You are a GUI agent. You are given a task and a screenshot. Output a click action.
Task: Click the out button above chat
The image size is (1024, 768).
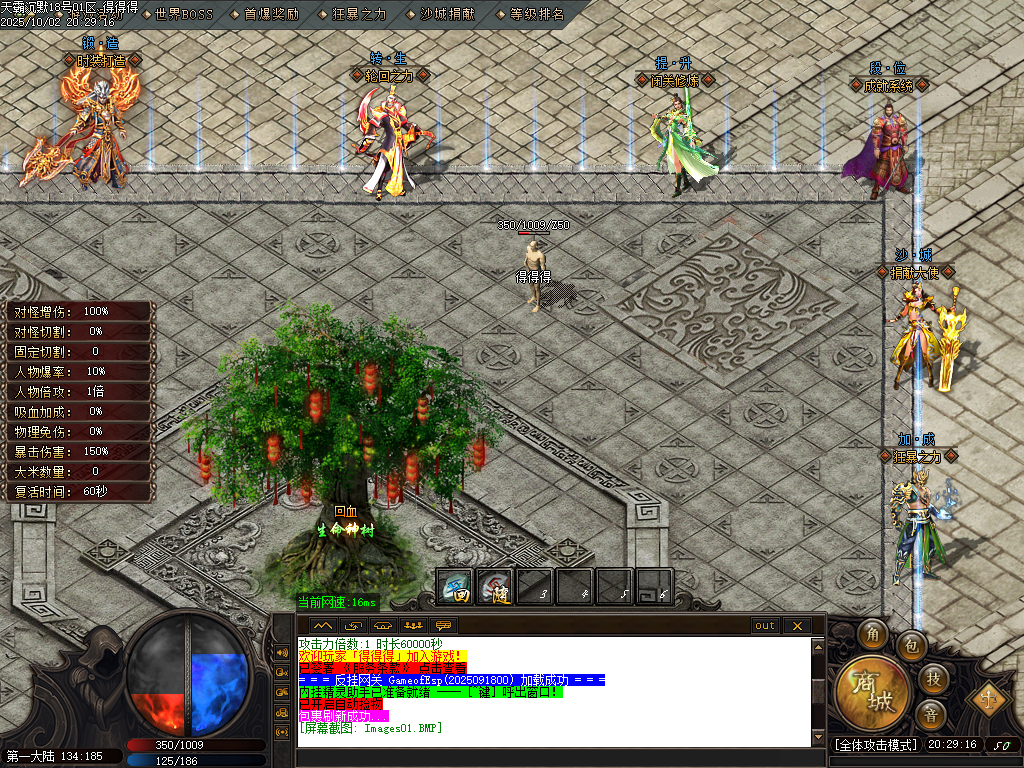point(765,626)
